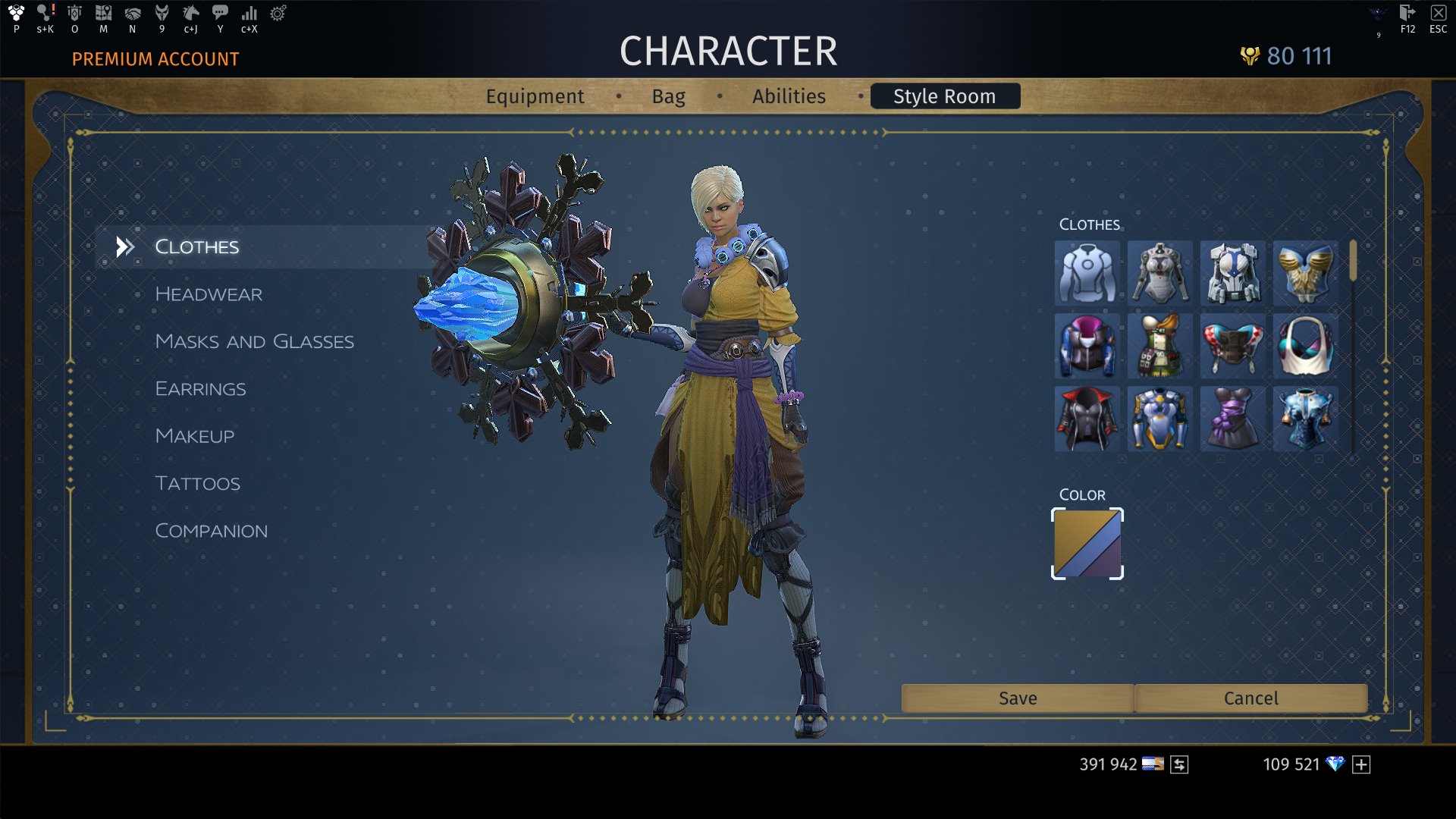Switch to the Equipment tab
Image resolution: width=1456 pixels, height=819 pixels.
(x=535, y=96)
